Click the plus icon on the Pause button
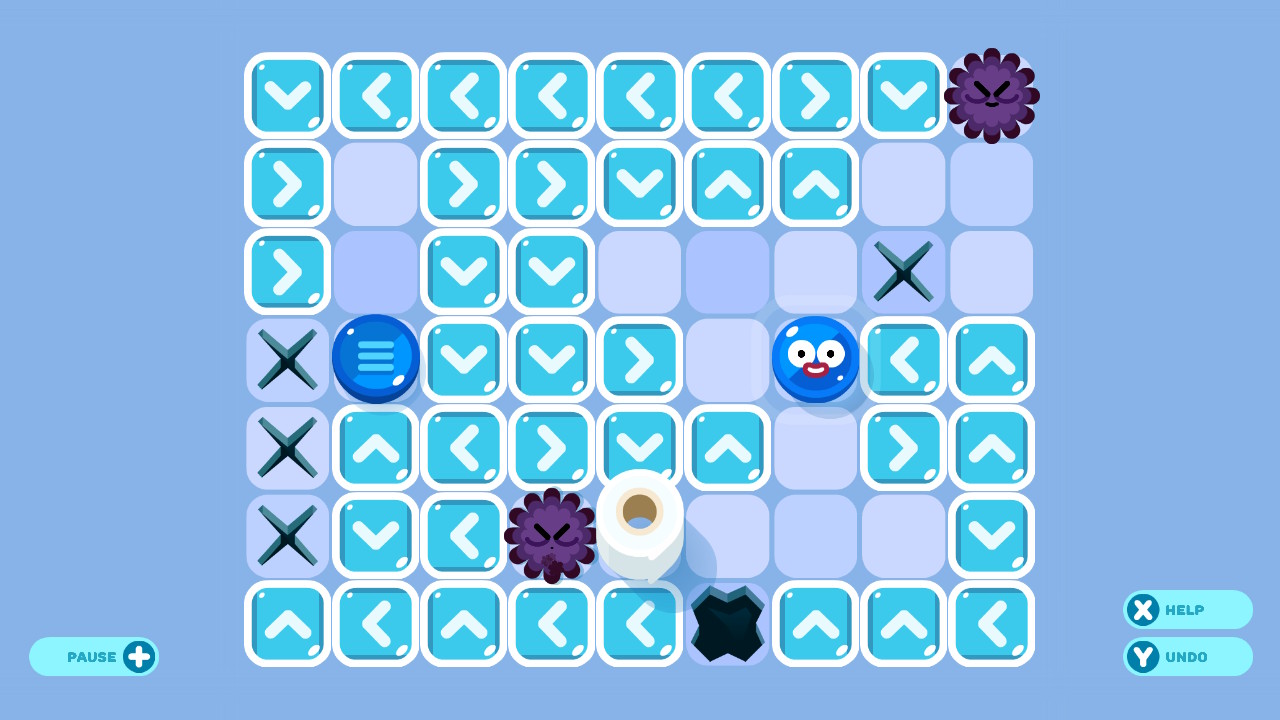Viewport: 1280px width, 720px height. [x=140, y=656]
